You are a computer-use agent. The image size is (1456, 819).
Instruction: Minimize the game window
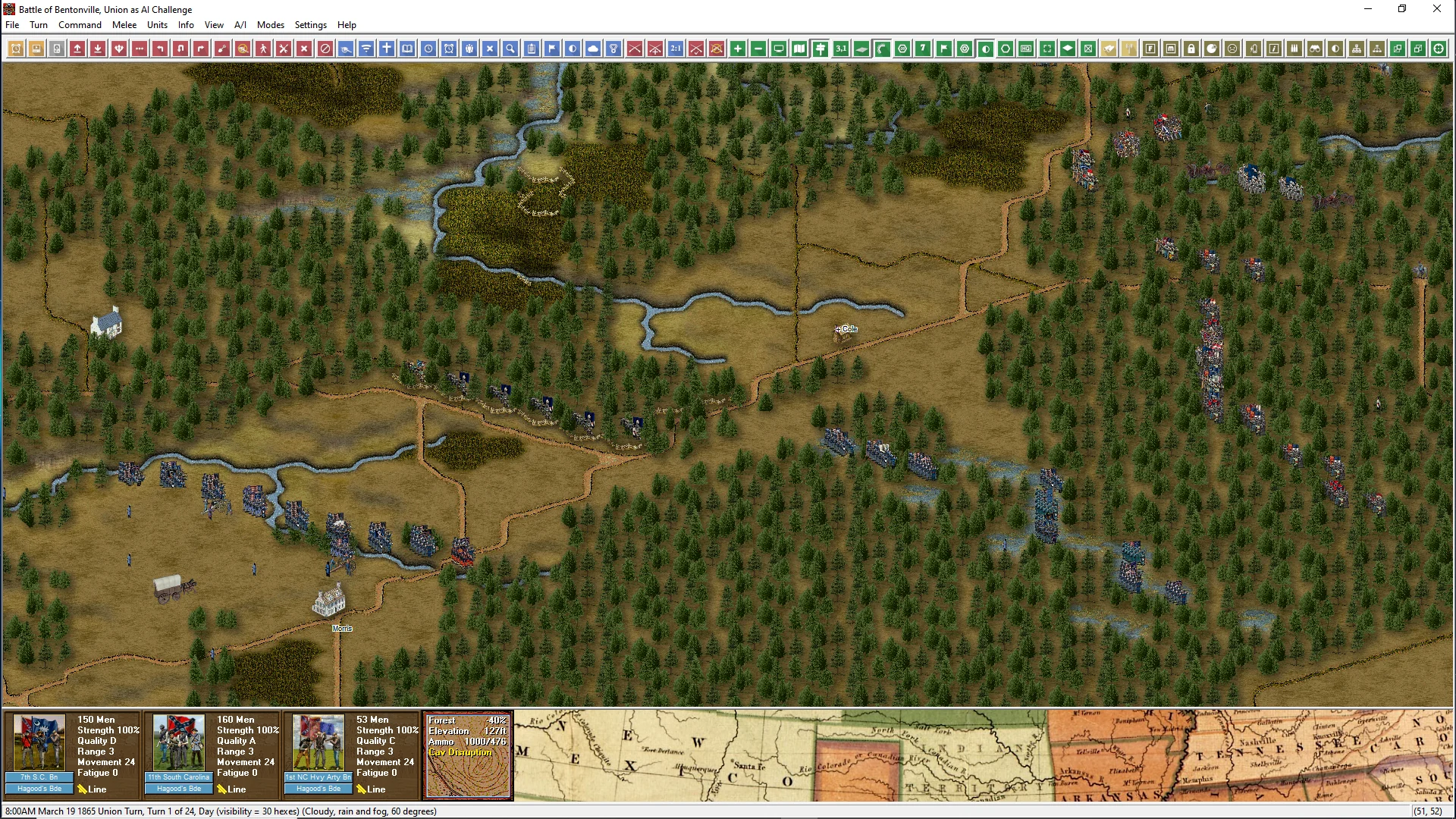[1368, 9]
